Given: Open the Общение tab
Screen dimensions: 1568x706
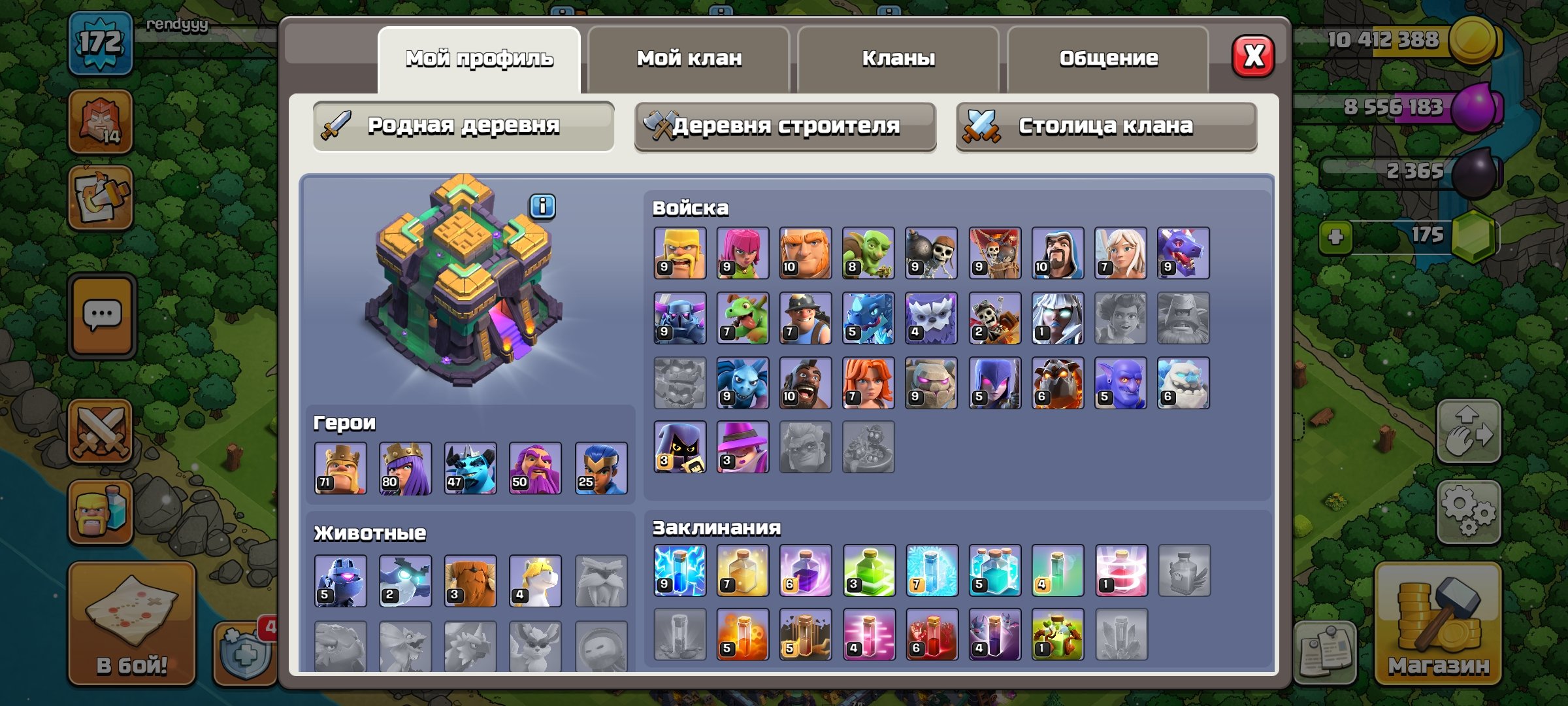Looking at the screenshot, I should pos(1109,58).
